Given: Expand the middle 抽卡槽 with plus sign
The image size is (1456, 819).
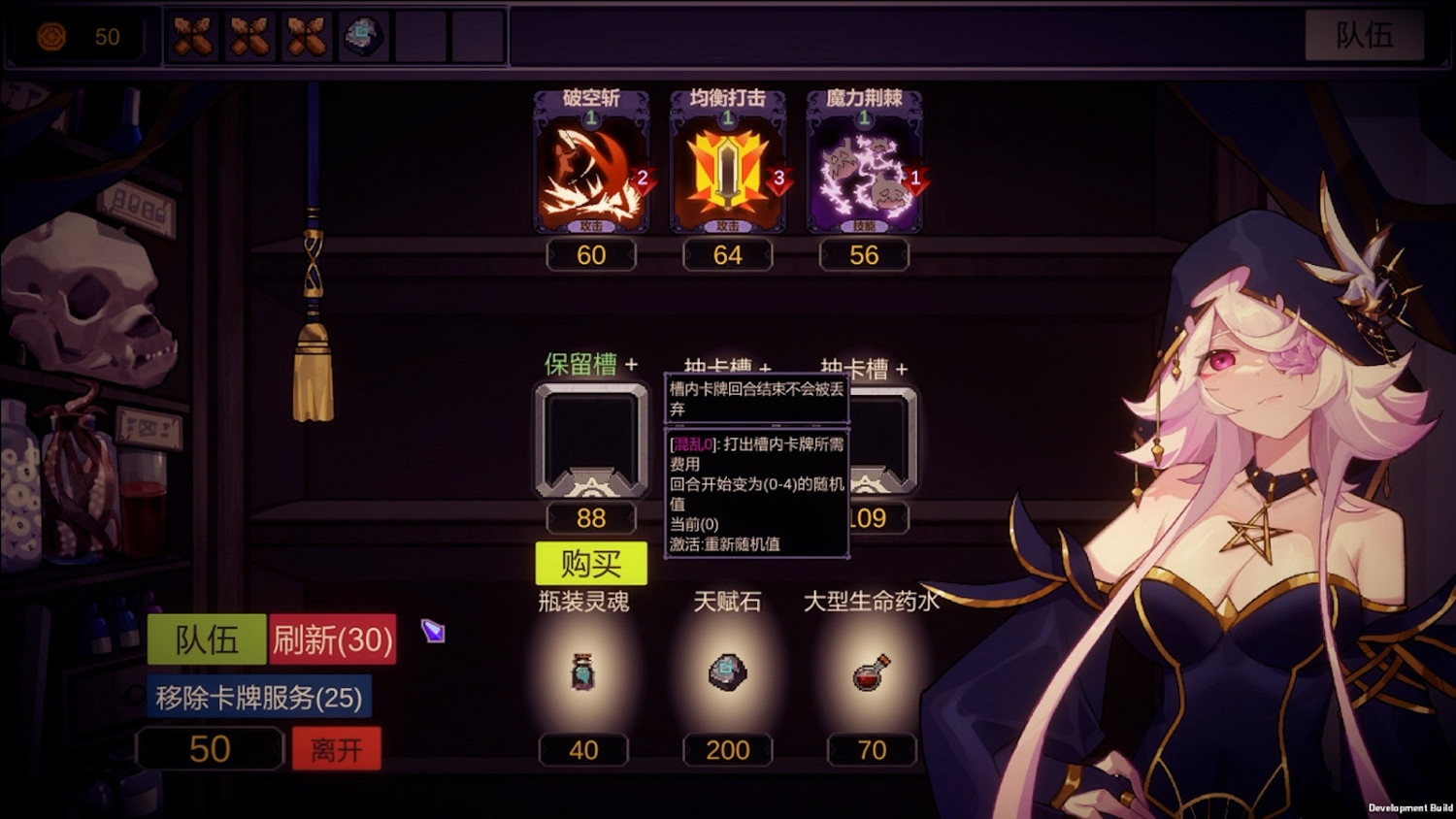Looking at the screenshot, I should pos(766,369).
